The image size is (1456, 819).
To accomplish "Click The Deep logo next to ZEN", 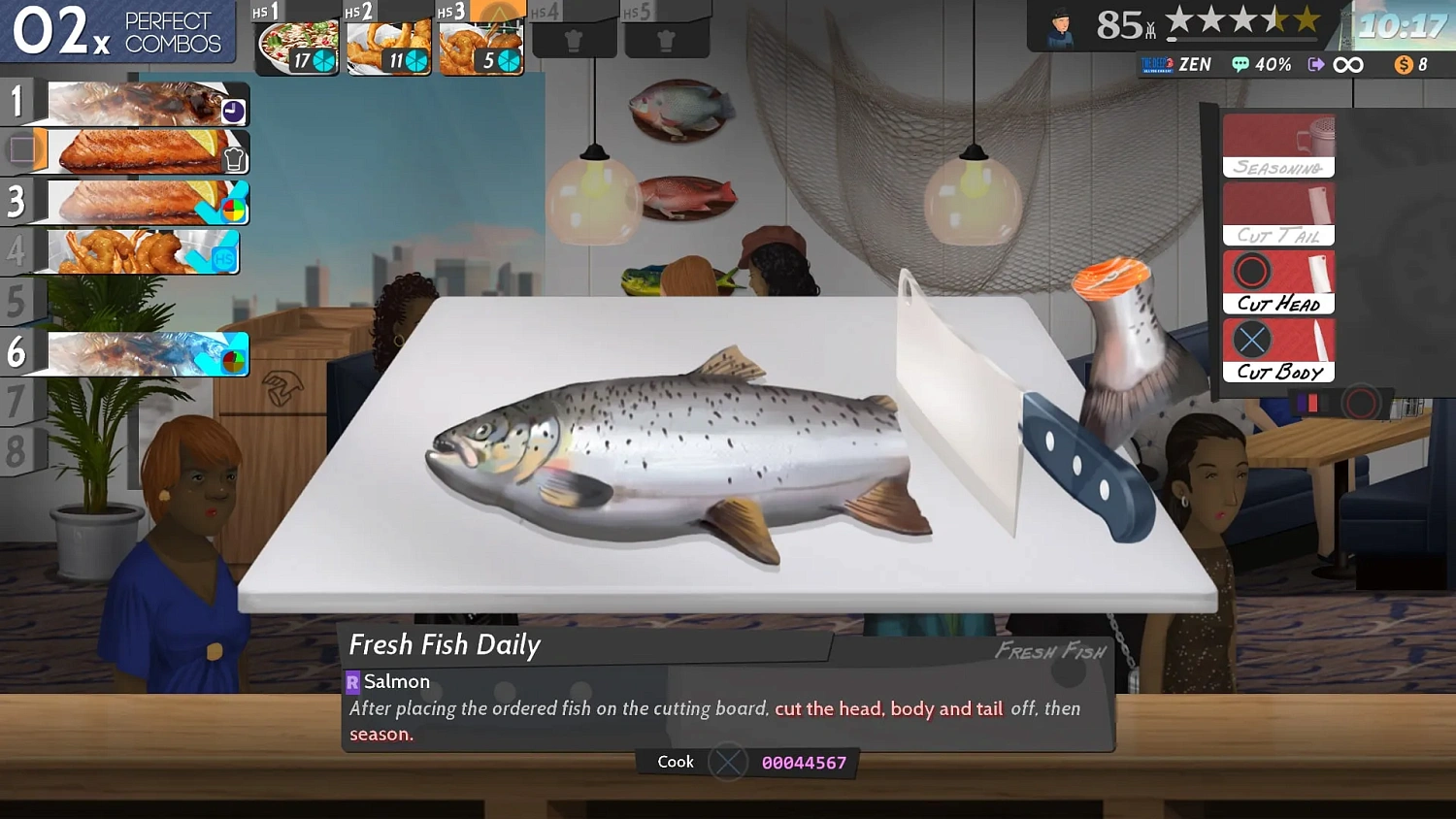I will pos(1157,64).
